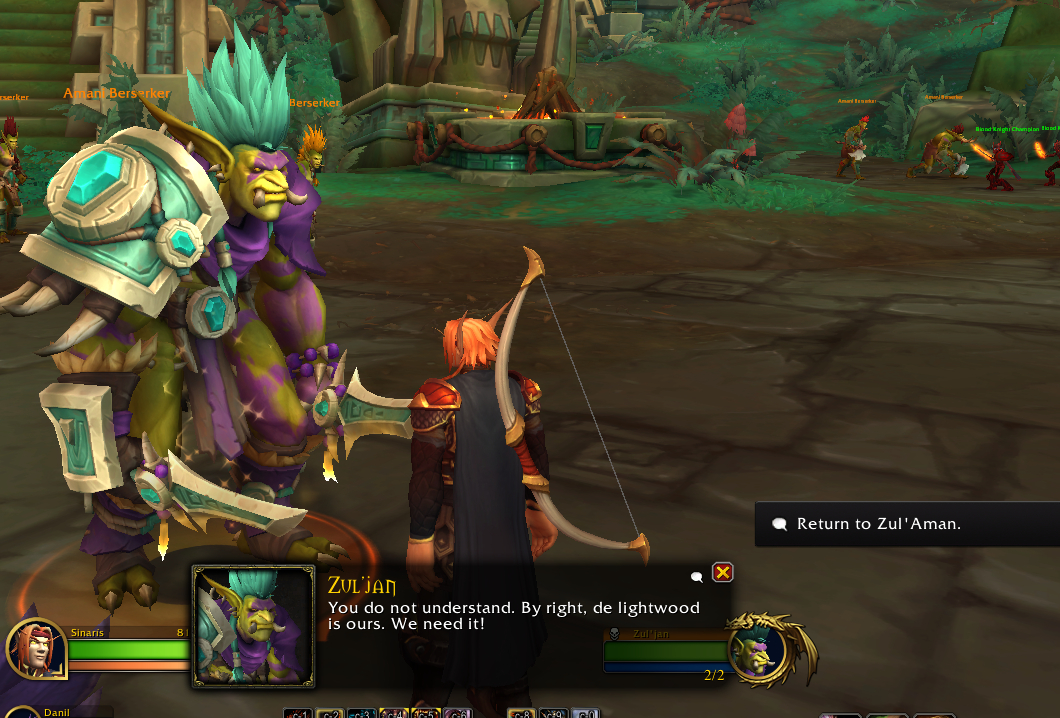The image size is (1060, 718).
Task: Close the Zul'jan dialogue box
Action: (x=722, y=572)
